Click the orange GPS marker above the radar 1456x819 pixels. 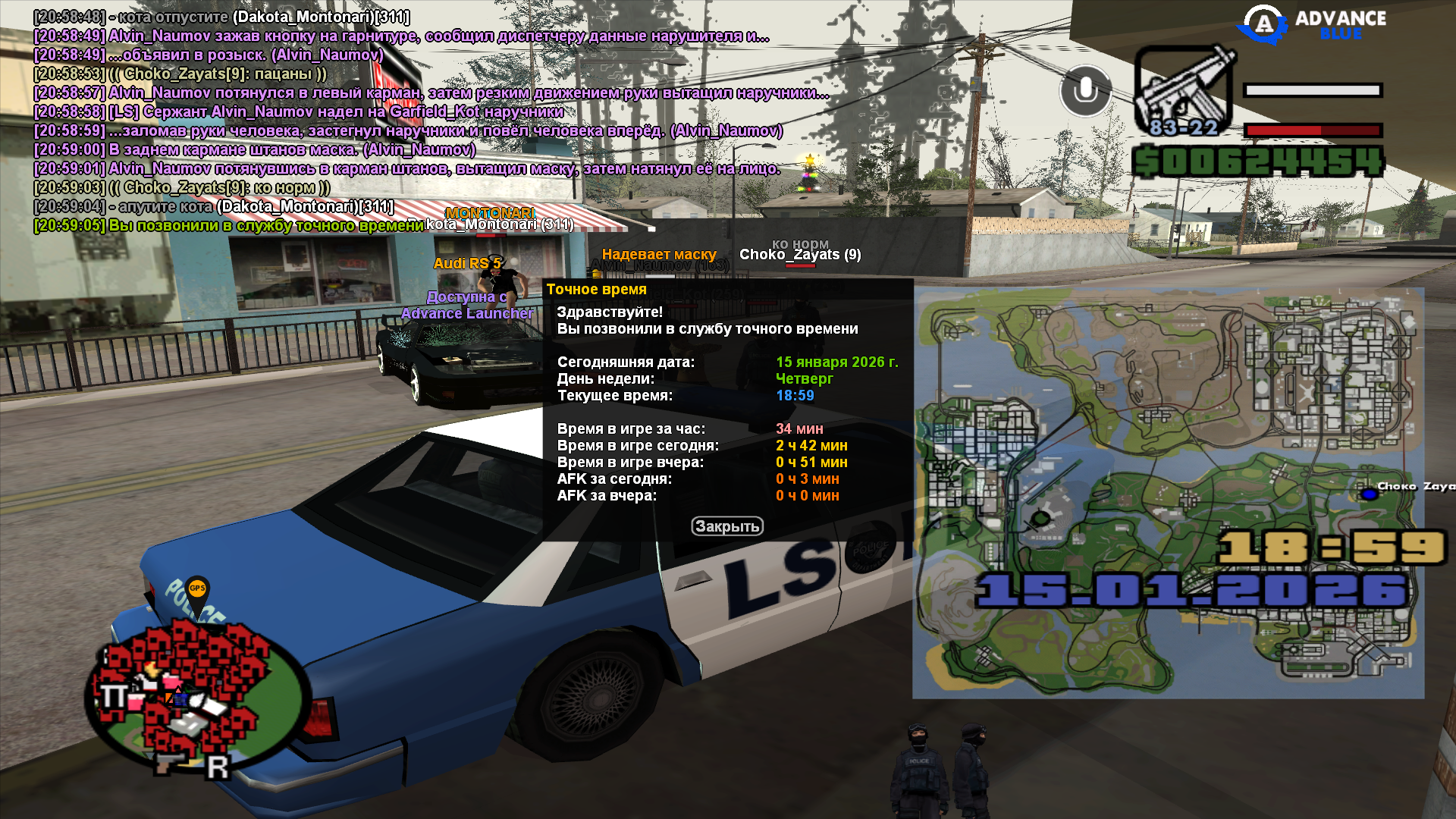197,590
